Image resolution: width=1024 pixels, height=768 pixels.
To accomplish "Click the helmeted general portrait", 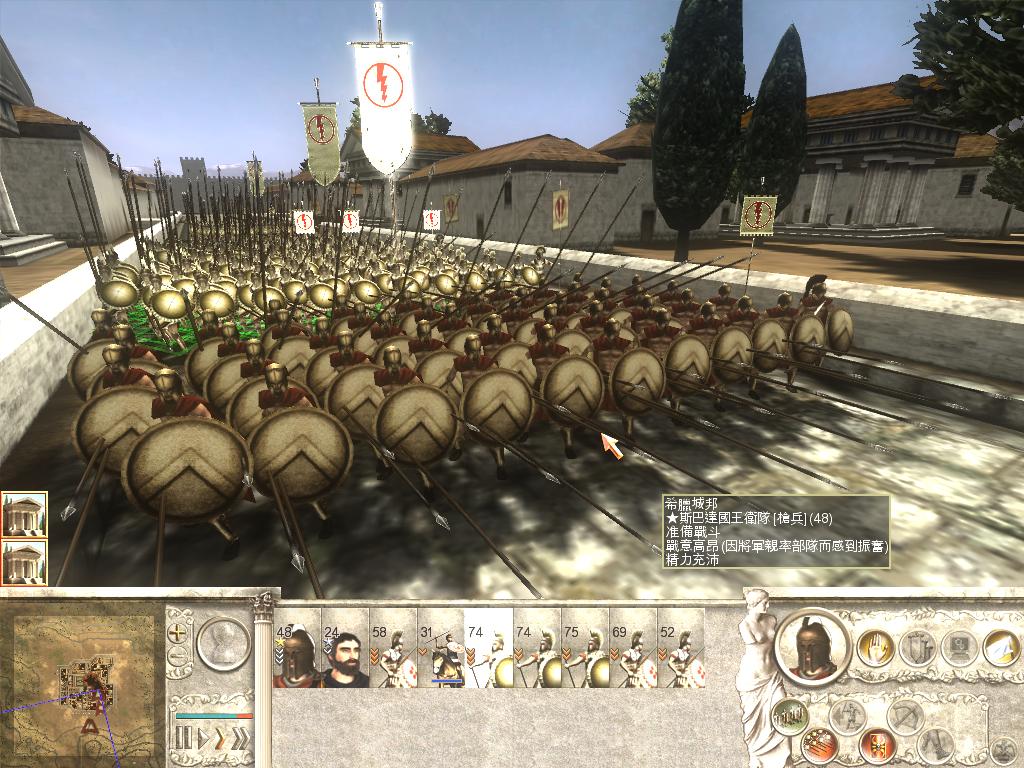I will (x=812, y=646).
